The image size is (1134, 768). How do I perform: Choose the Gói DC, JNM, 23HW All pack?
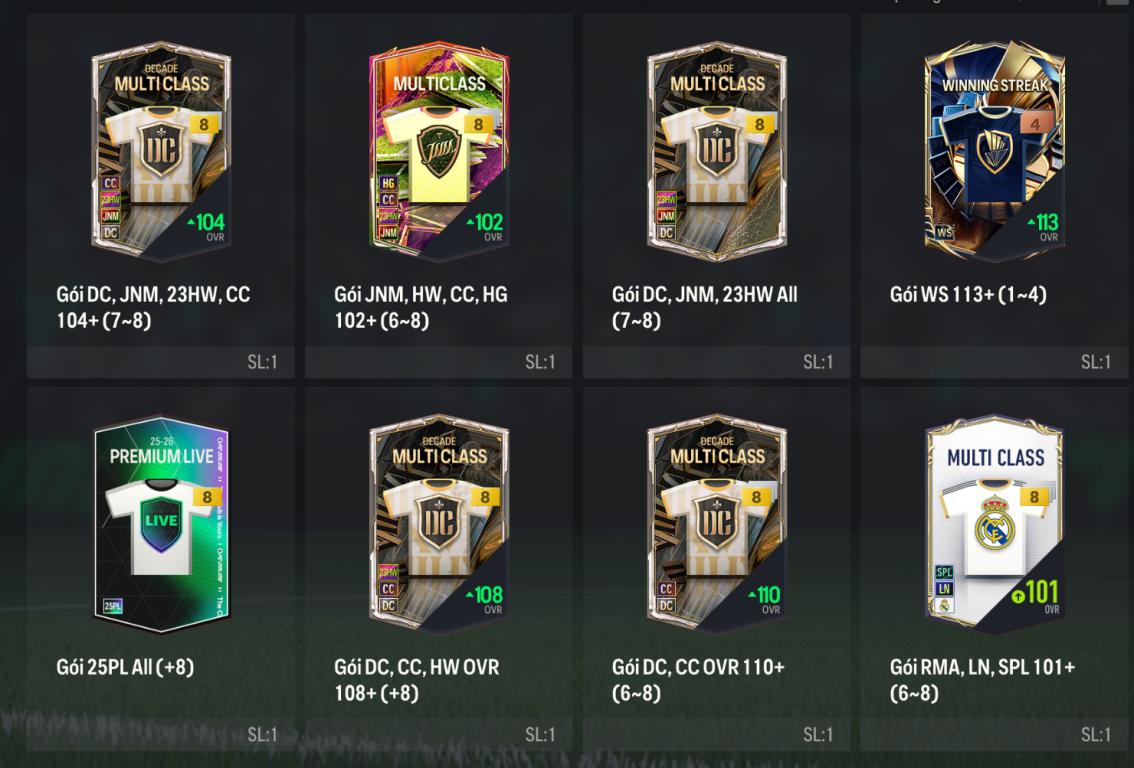click(x=717, y=150)
